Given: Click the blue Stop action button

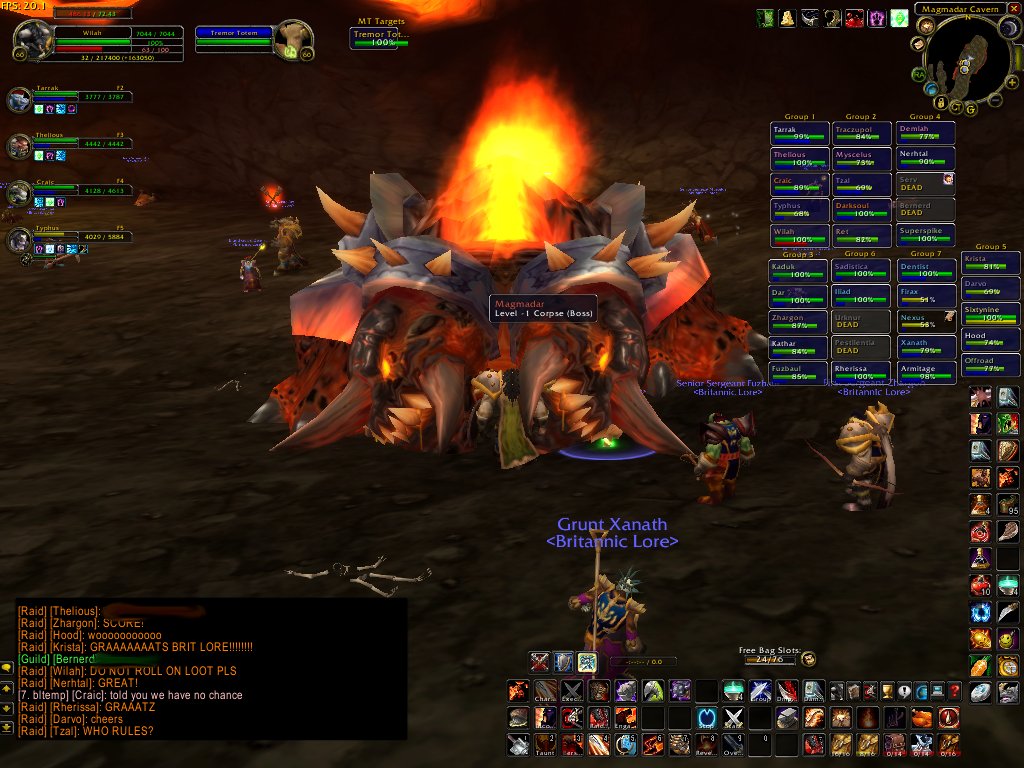Looking at the screenshot, I should (x=706, y=717).
